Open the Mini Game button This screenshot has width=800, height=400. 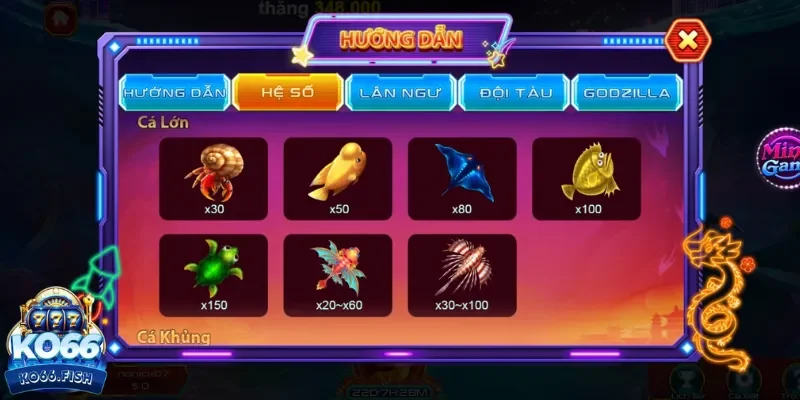778,160
